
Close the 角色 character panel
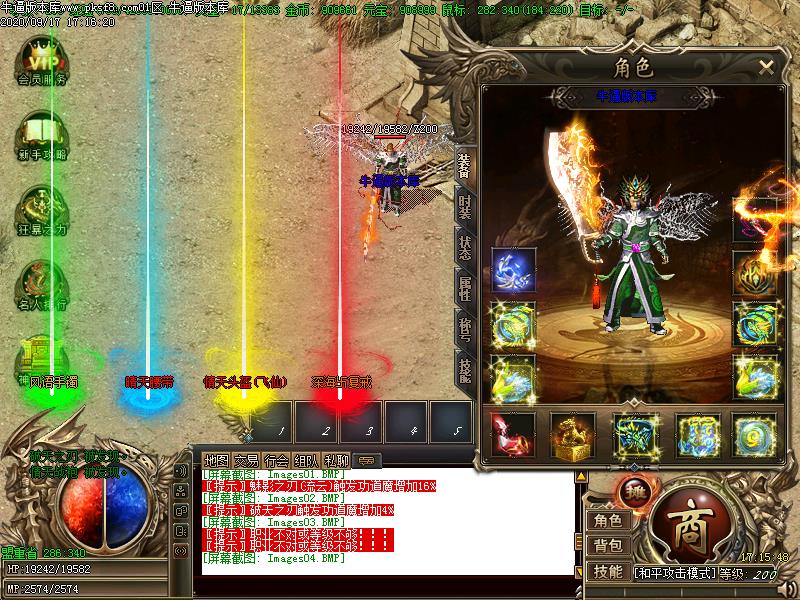766,67
